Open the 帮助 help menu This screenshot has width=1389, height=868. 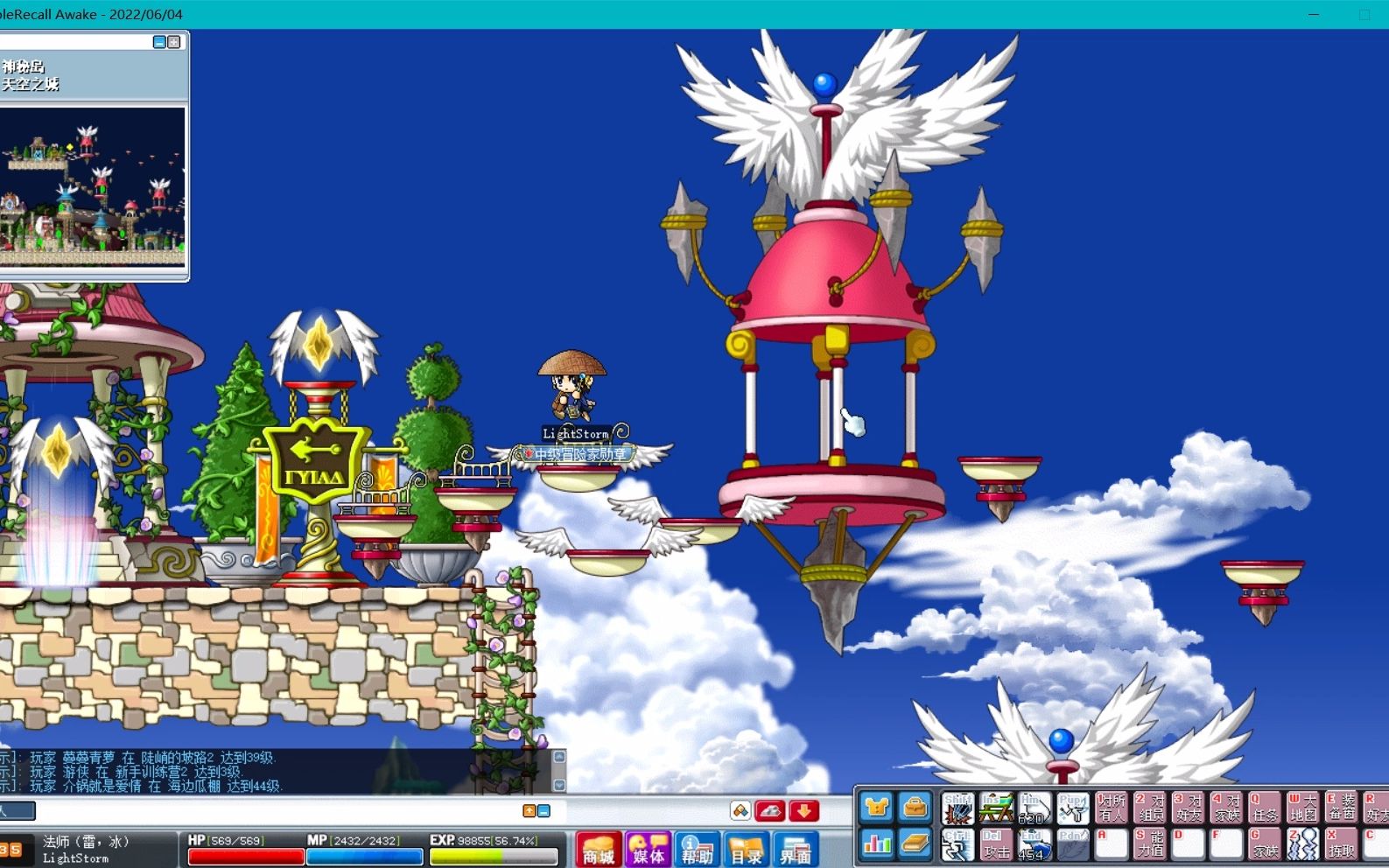(x=698, y=849)
